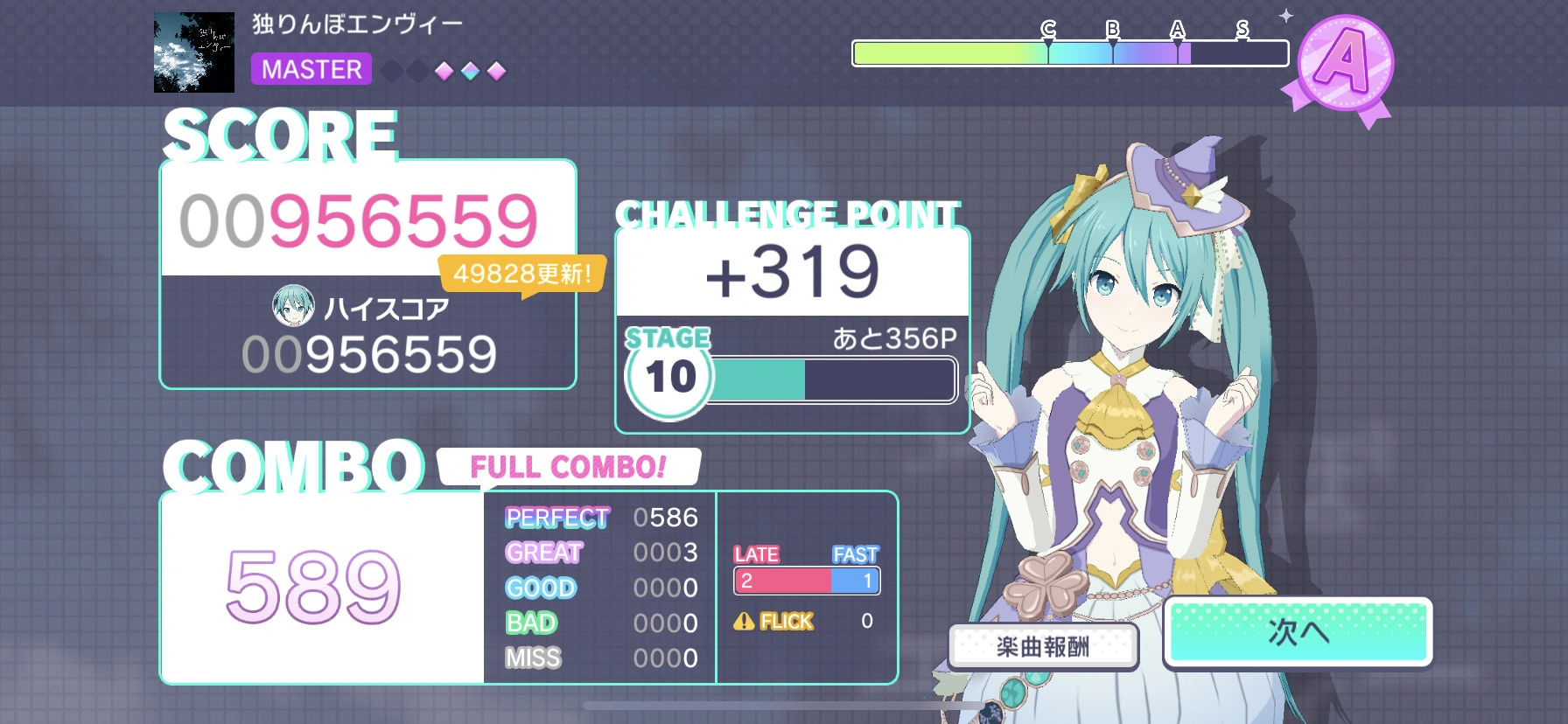The height and width of the screenshot is (724, 1568).
Task: Open 楽曲報酬 song rewards
Action: pos(1045,645)
